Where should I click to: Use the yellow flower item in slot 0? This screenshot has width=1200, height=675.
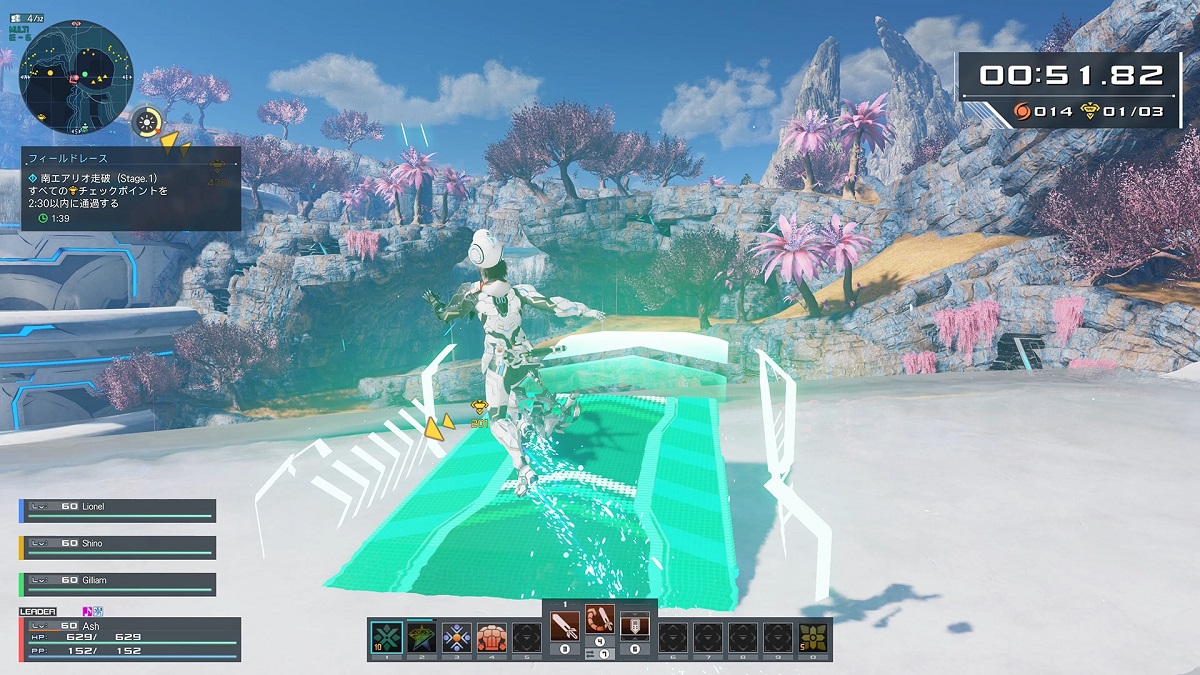coord(814,637)
